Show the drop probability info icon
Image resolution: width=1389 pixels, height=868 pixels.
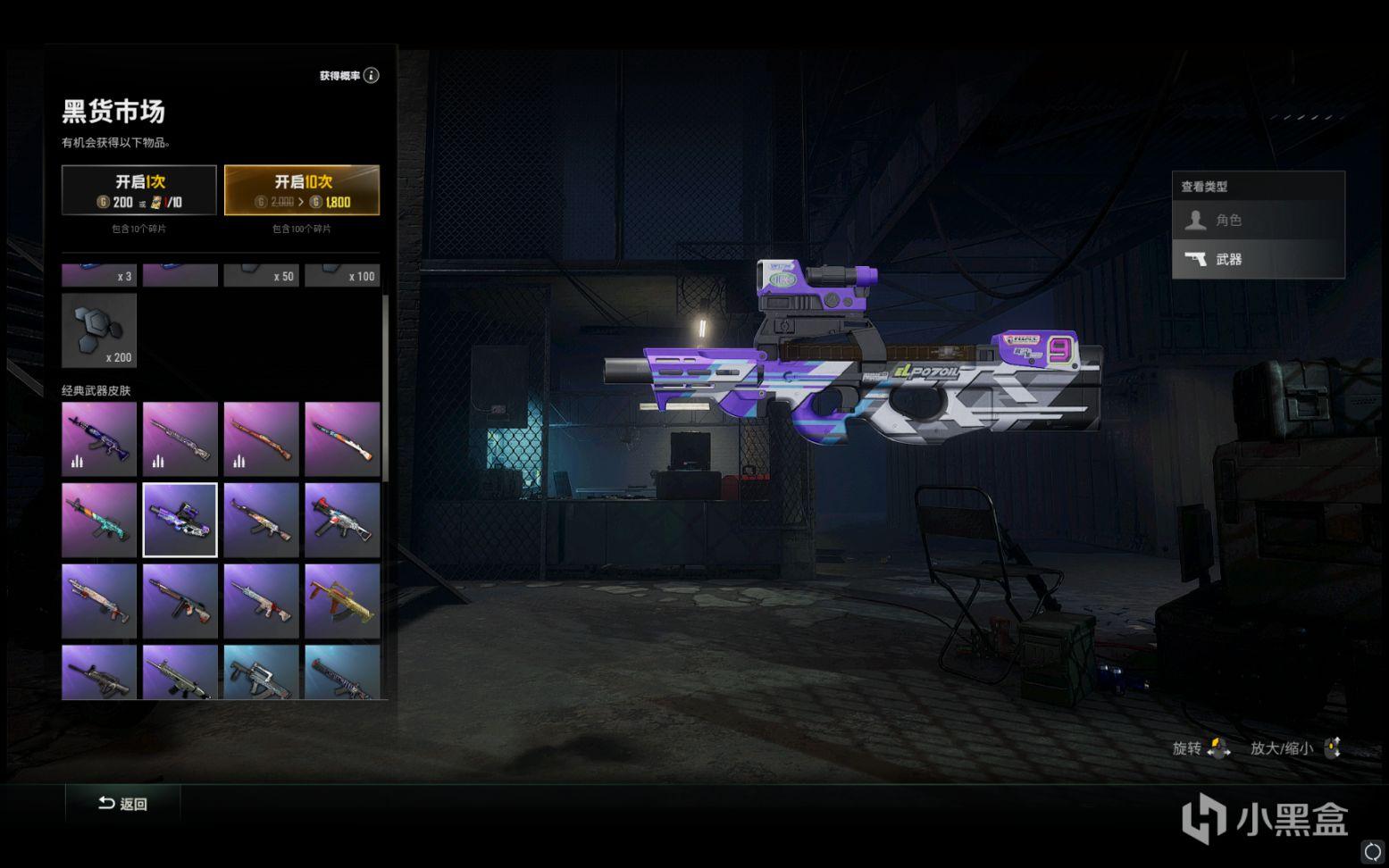point(372,76)
